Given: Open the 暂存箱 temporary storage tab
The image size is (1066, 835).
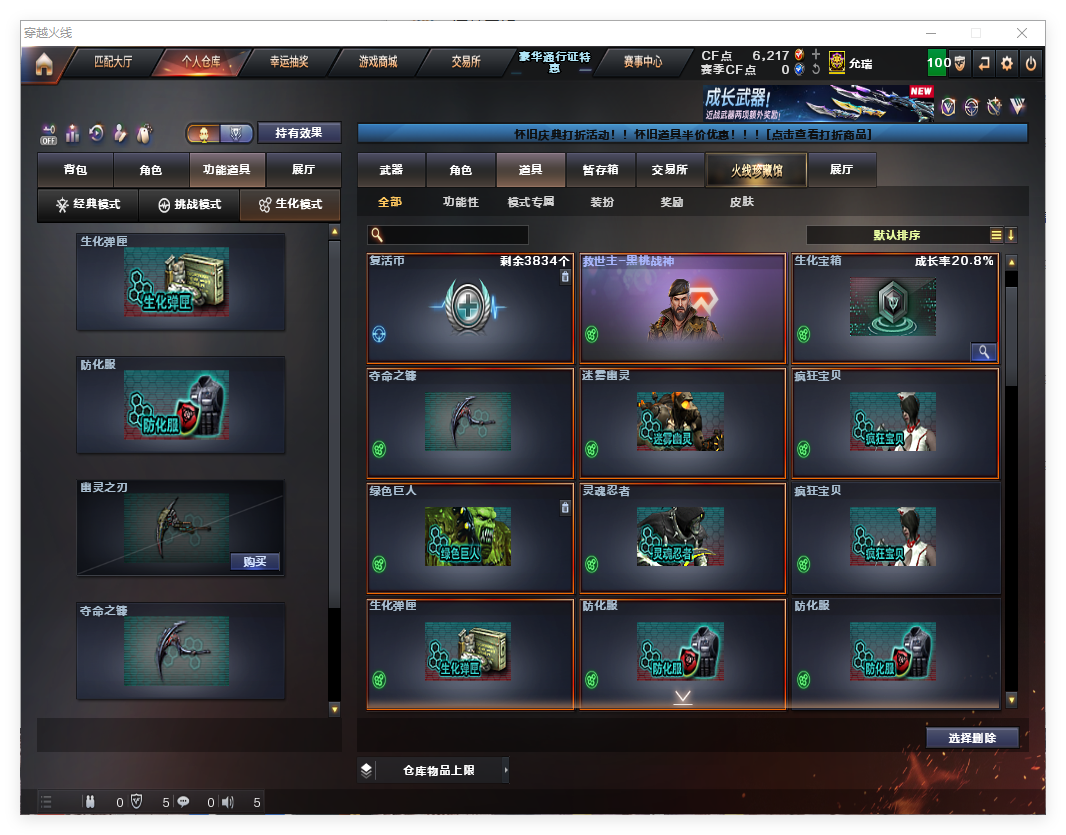Looking at the screenshot, I should (x=600, y=170).
